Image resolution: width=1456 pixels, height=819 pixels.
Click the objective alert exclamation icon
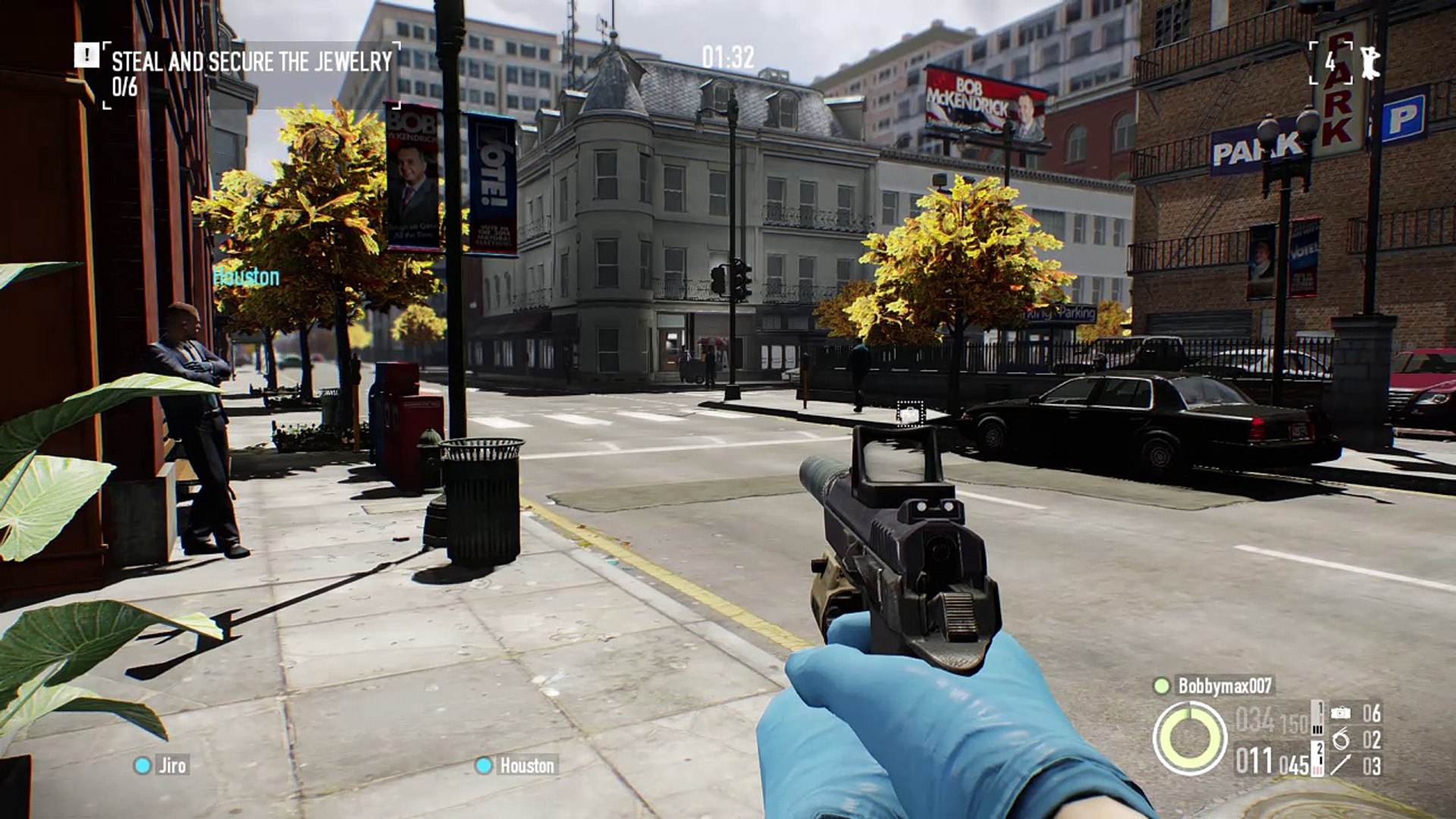[86, 55]
